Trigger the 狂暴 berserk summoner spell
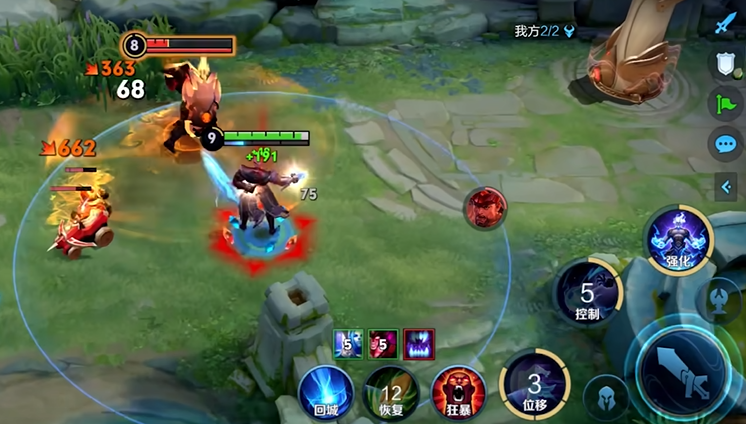 point(458,392)
